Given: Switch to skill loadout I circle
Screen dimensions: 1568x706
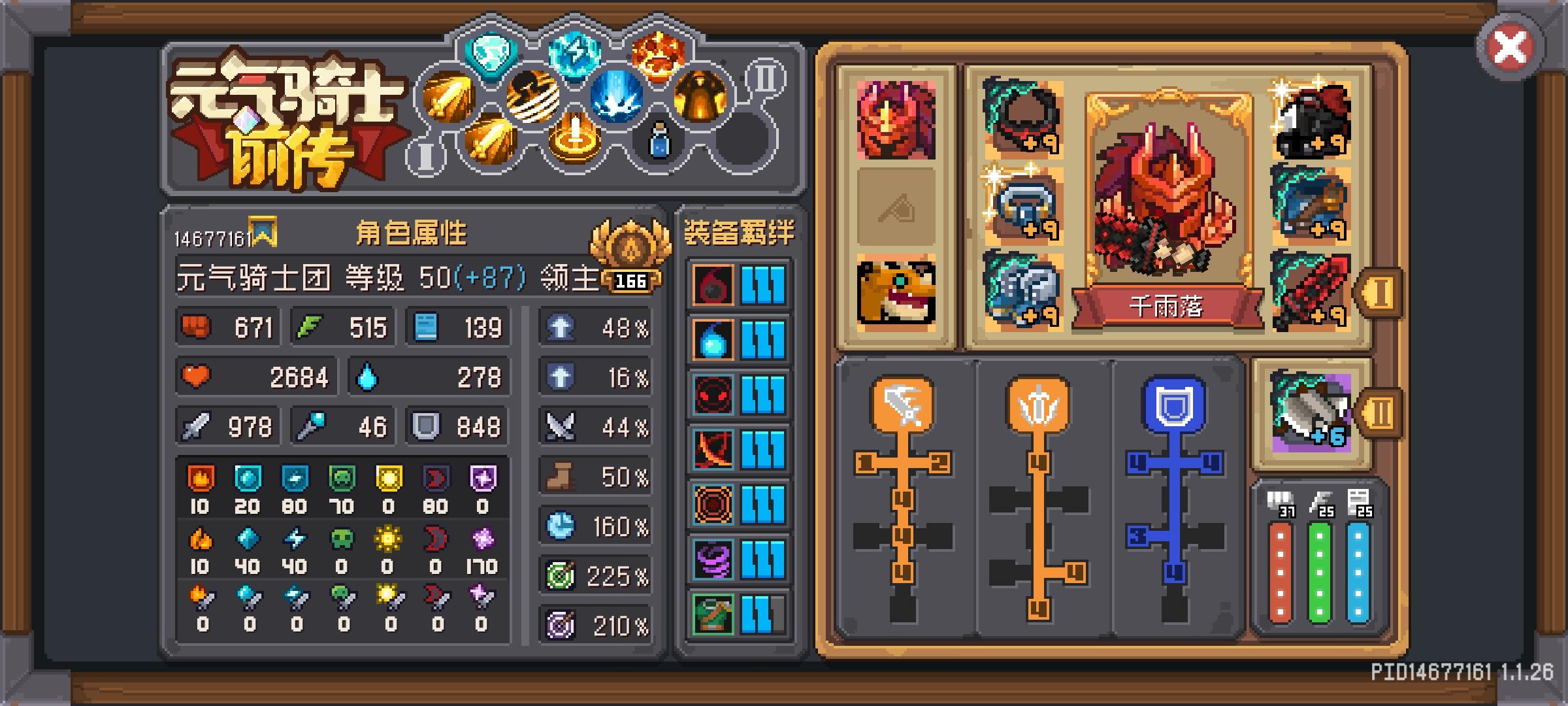Looking at the screenshot, I should 428,157.
